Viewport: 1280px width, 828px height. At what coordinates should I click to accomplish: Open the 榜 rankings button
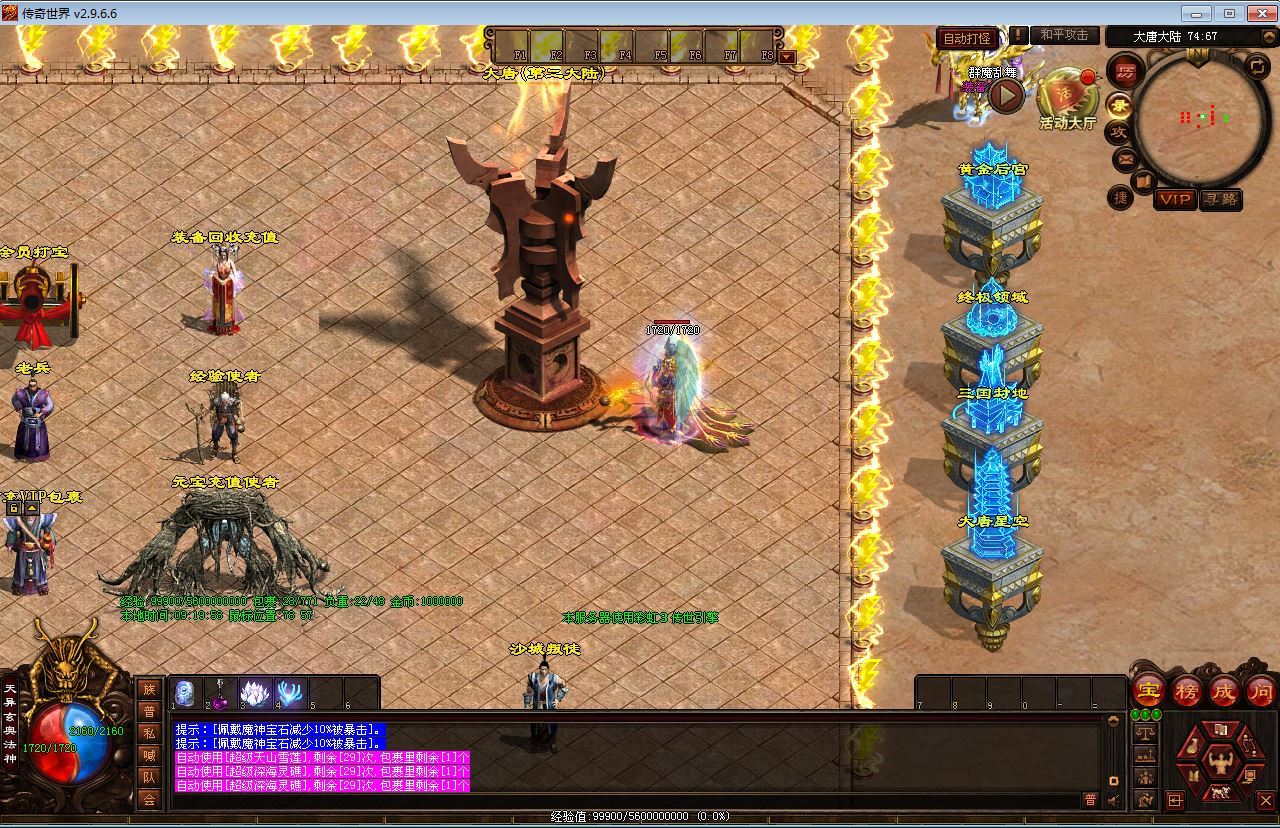[x=1186, y=690]
